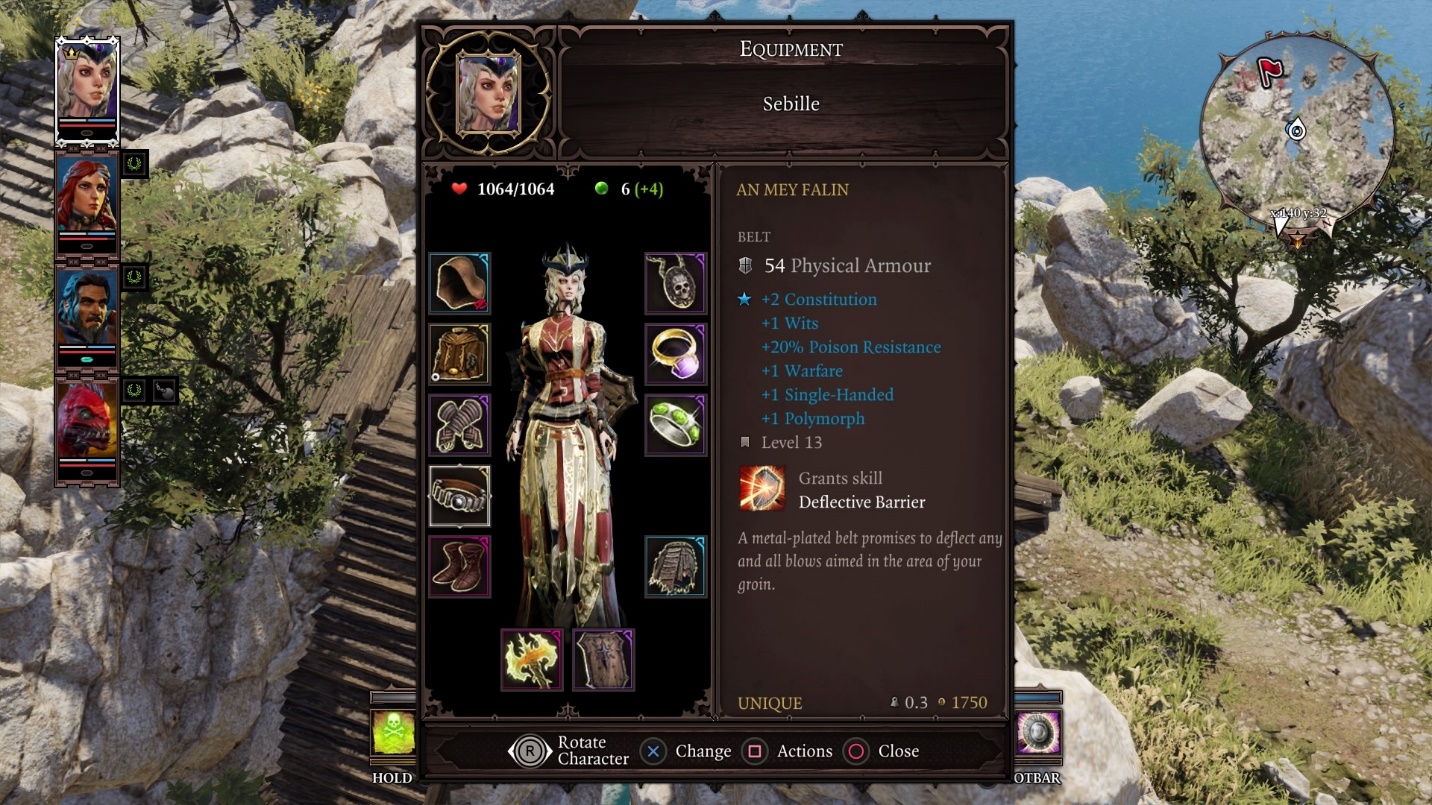Select the skull amulet slot
The width and height of the screenshot is (1432, 805).
point(676,283)
